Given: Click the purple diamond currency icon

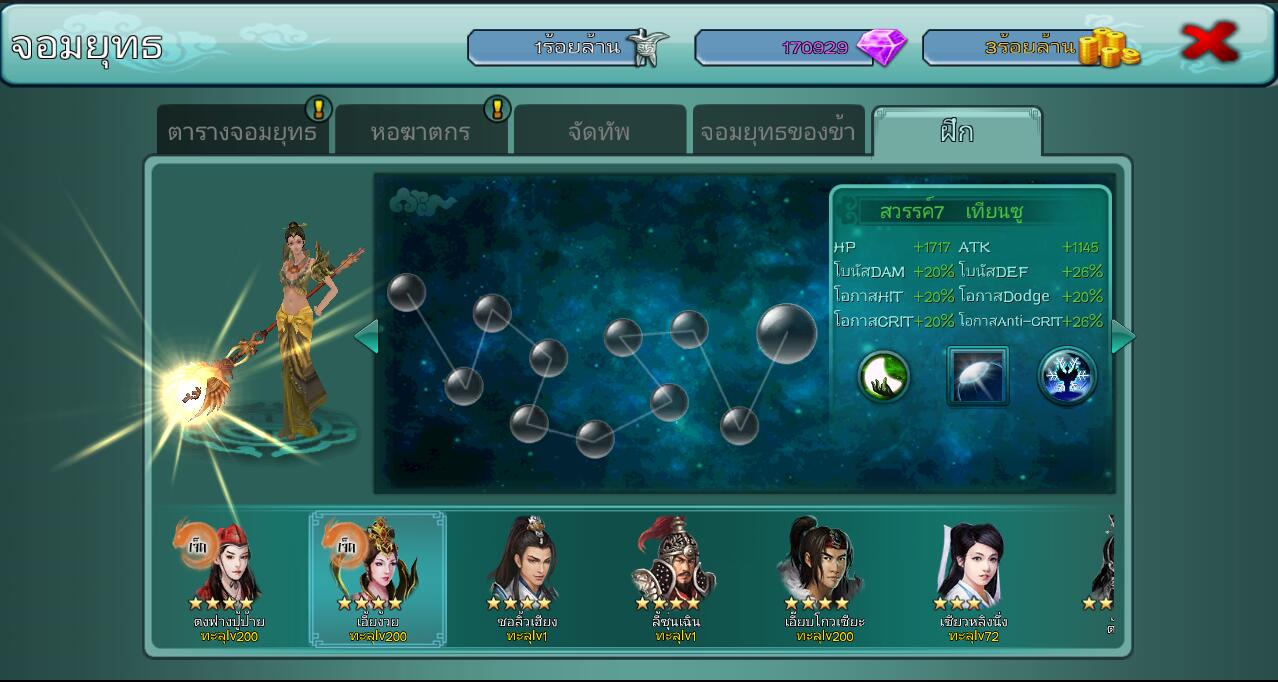Looking at the screenshot, I should pyautogui.click(x=882, y=47).
